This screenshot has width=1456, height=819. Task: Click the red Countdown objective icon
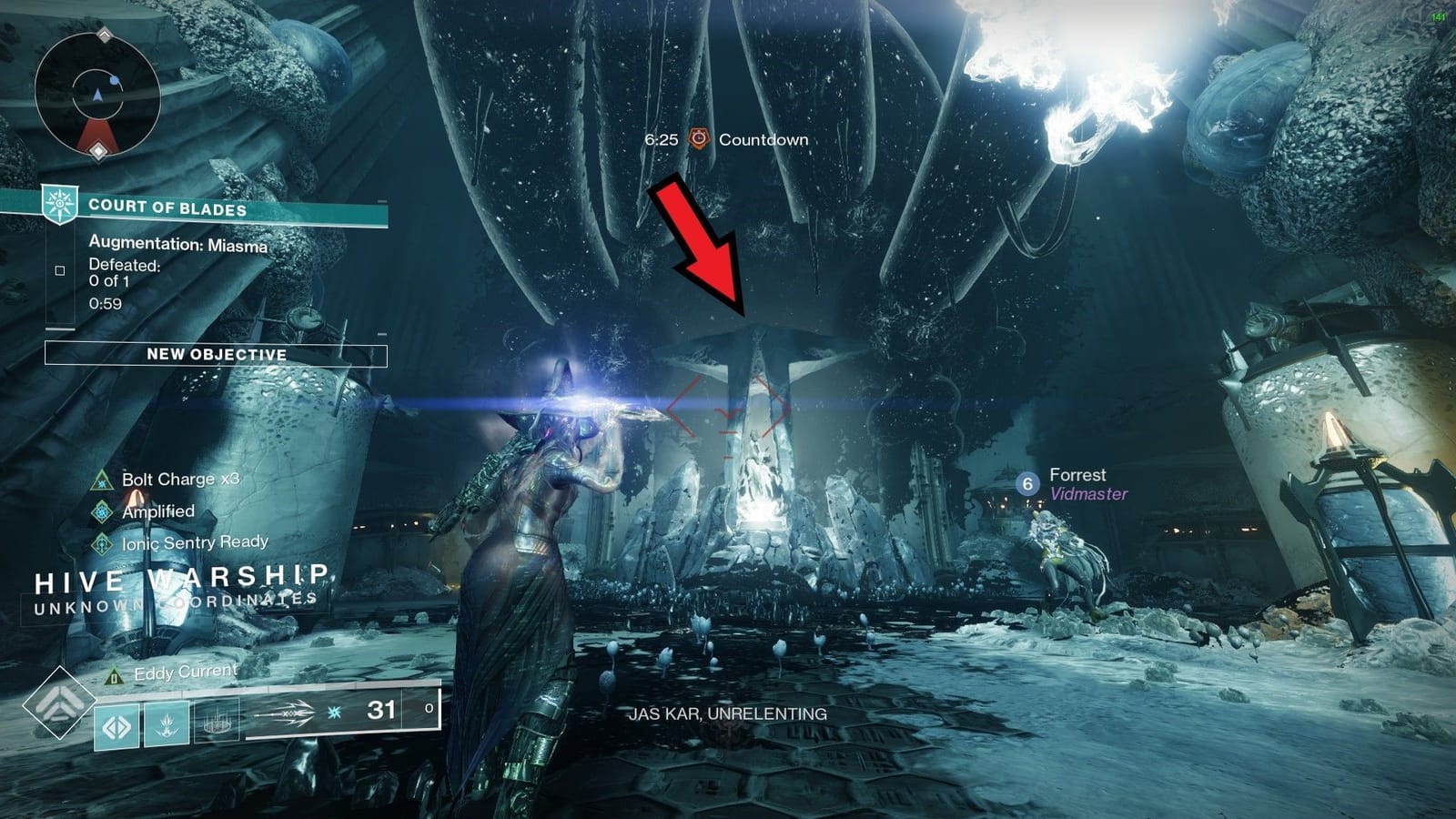697,141
